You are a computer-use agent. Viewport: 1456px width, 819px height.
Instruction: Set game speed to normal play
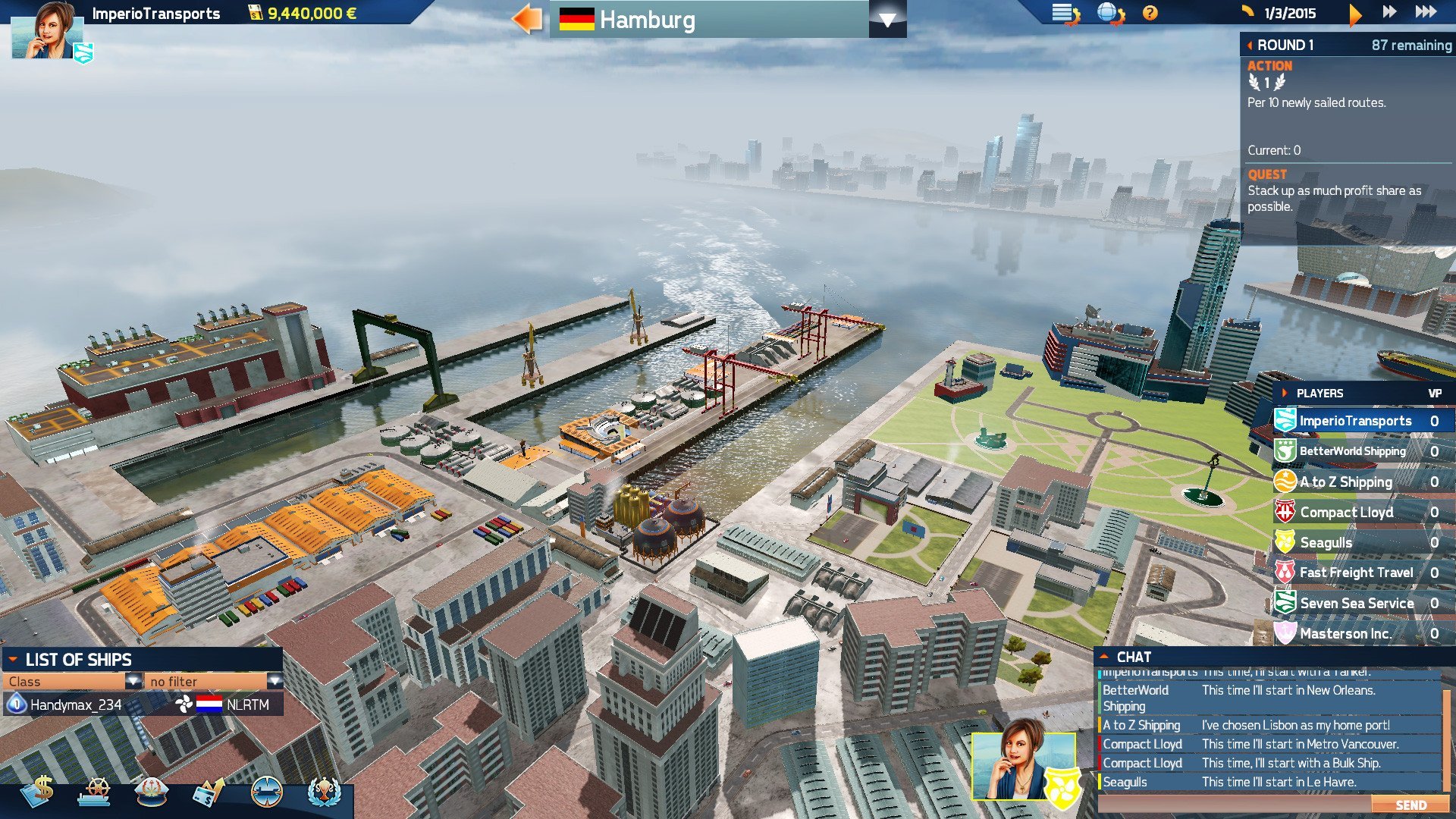coord(1355,13)
